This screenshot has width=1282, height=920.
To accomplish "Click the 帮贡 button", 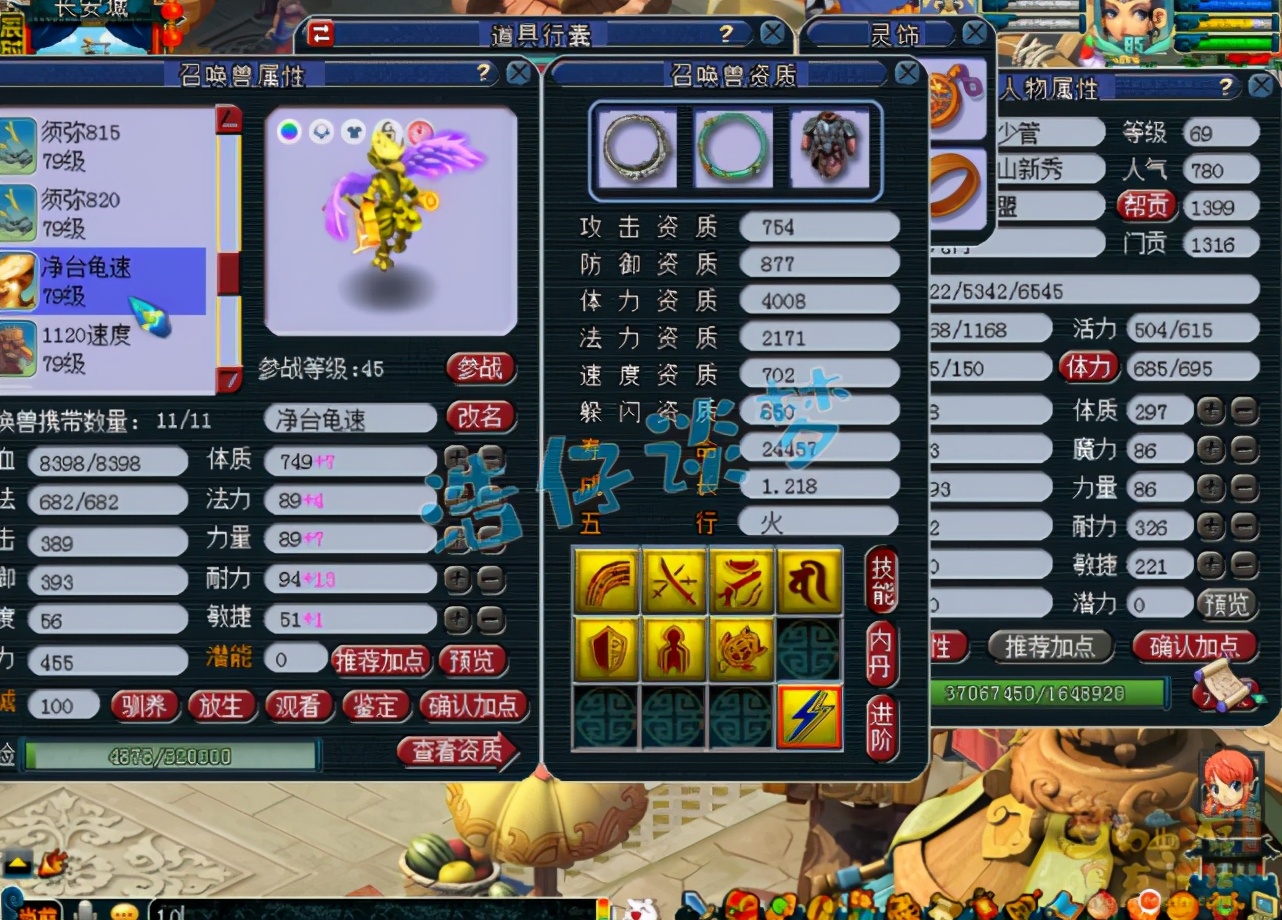I will click(1145, 206).
